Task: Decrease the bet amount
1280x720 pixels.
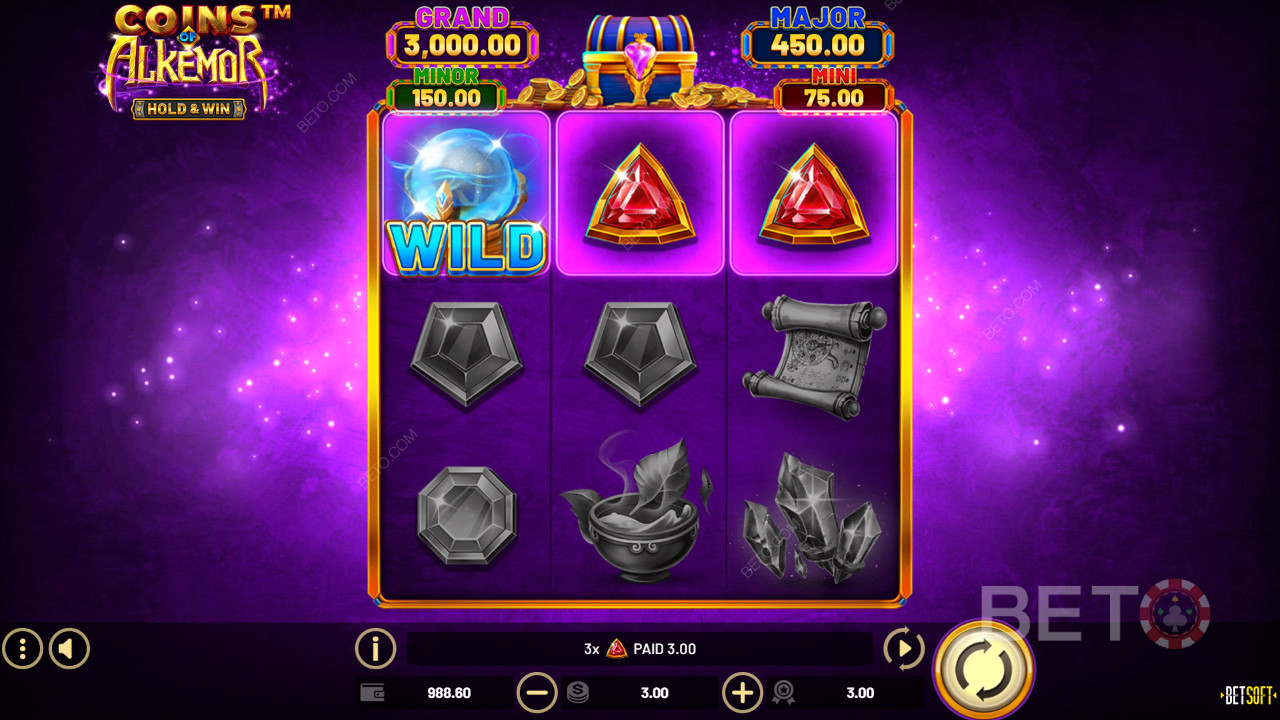Action: tap(537, 692)
